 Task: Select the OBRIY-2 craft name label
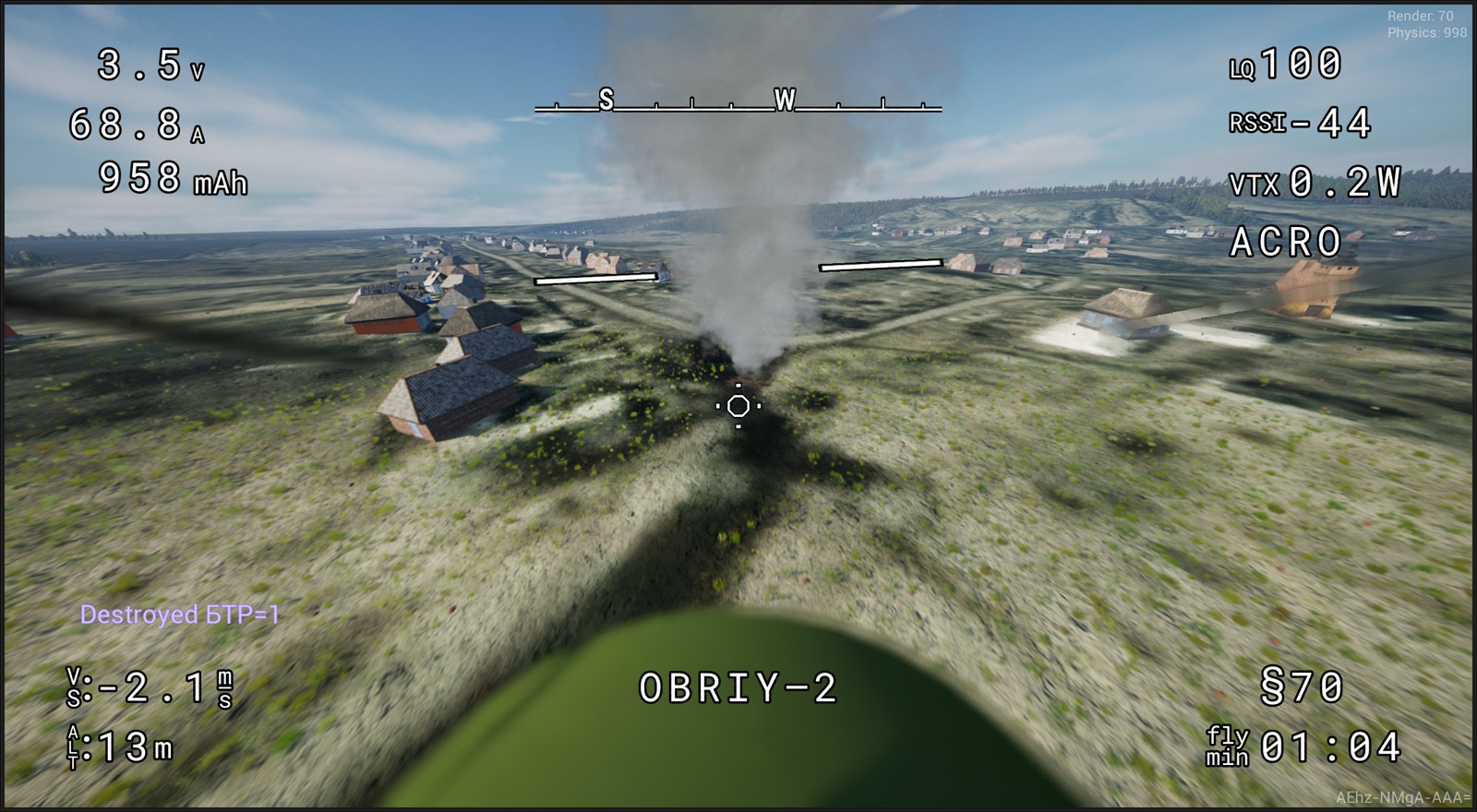[740, 687]
